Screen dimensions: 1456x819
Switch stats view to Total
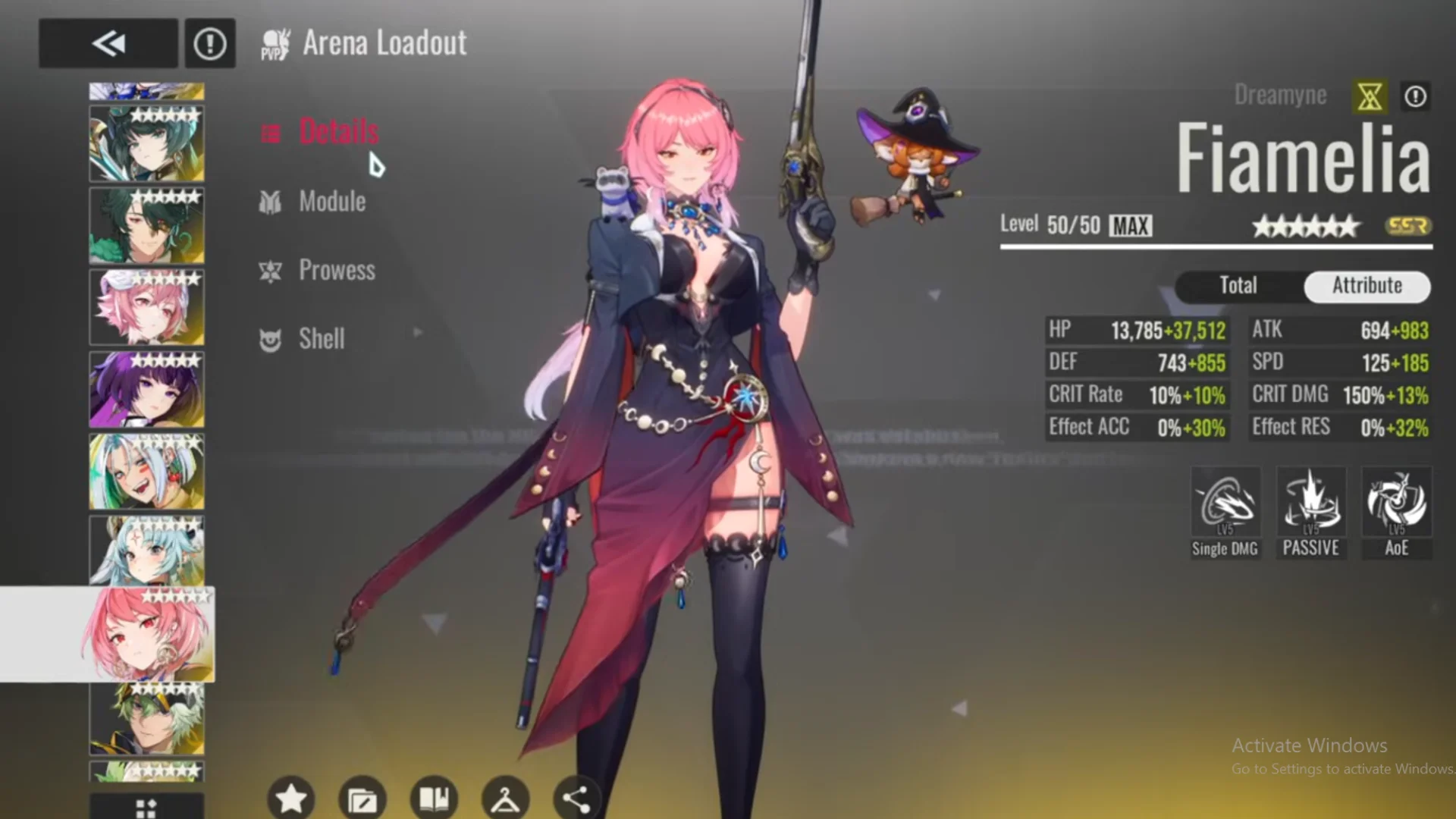click(x=1238, y=286)
